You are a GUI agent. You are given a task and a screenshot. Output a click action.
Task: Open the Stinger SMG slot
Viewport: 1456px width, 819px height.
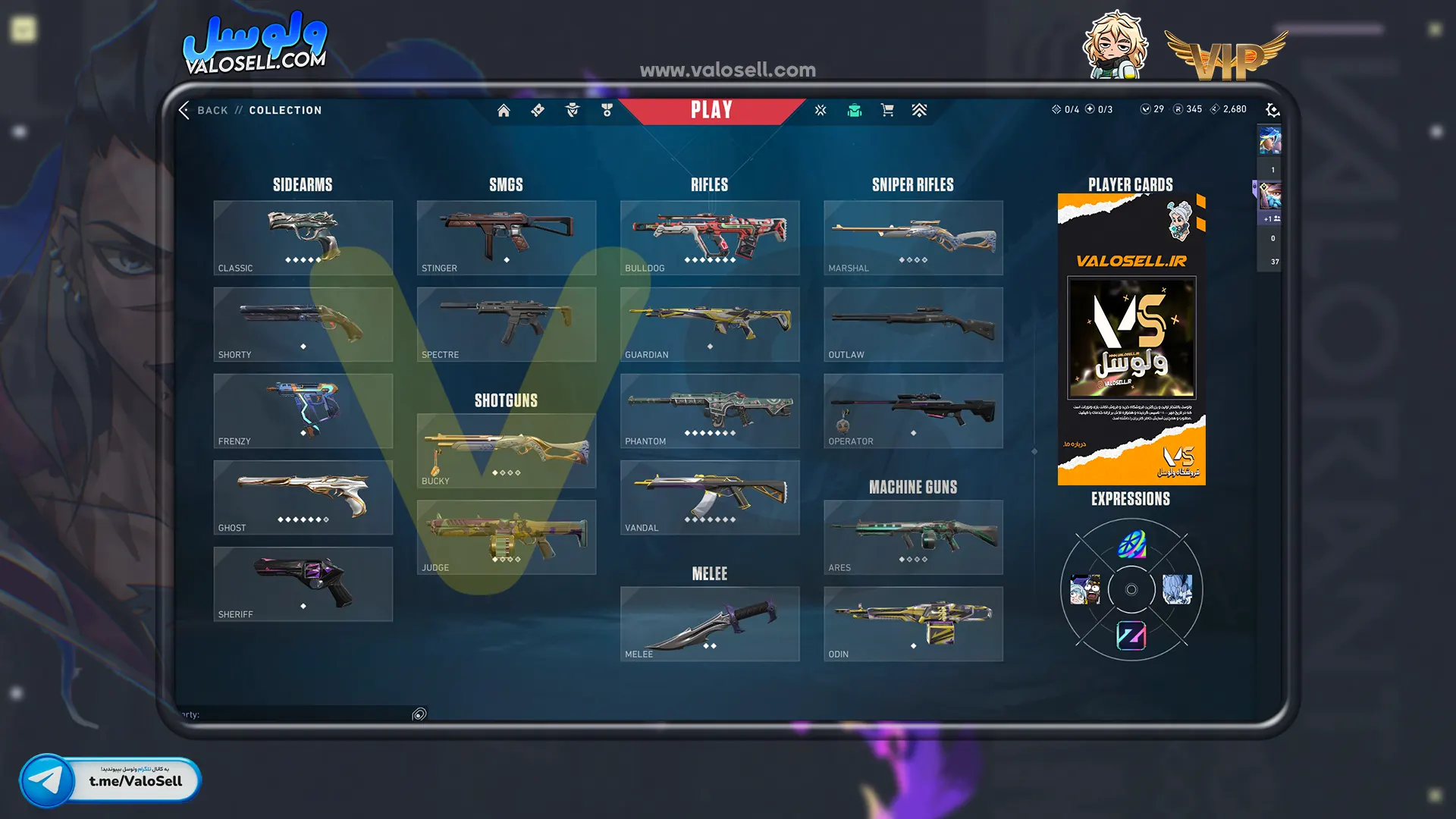pyautogui.click(x=506, y=237)
